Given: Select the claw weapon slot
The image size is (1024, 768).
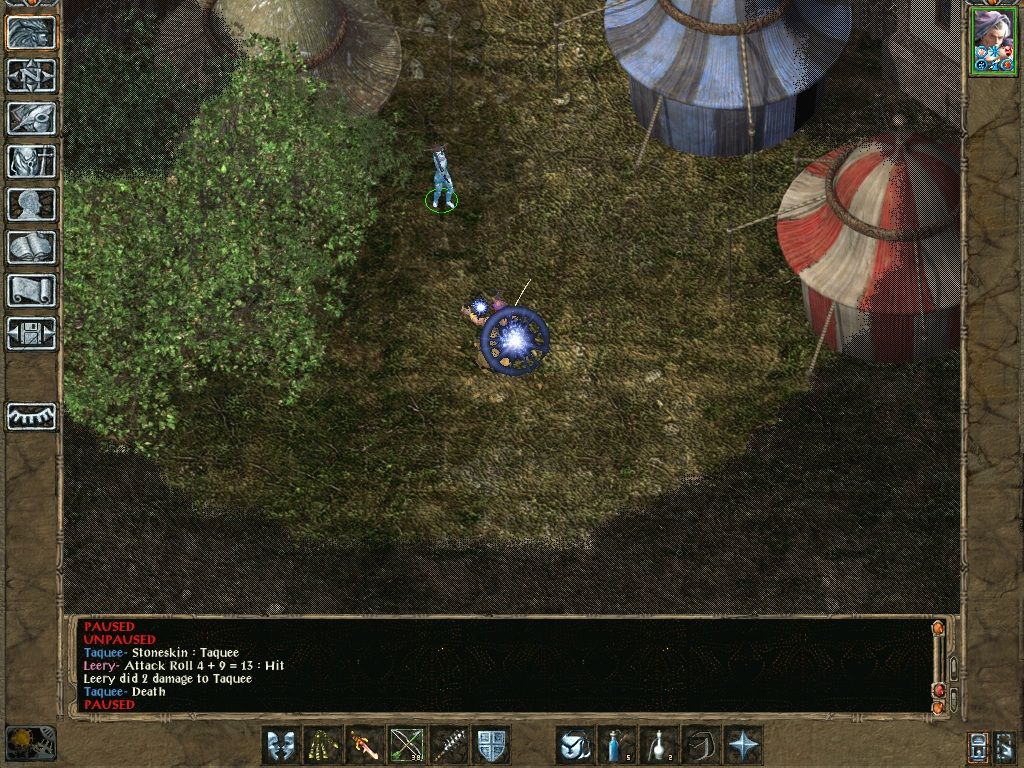Looking at the screenshot, I should tap(323, 746).
